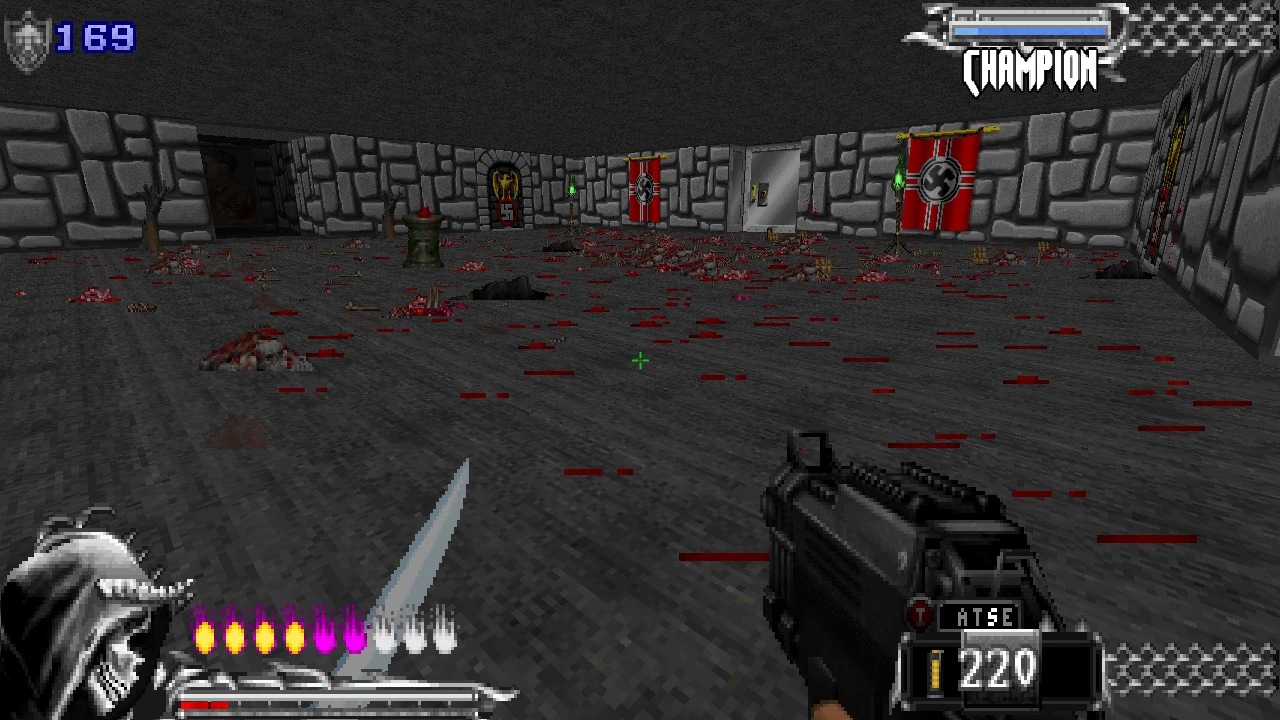The width and height of the screenshot is (1280, 720).
Task: Click the blue experience progress bar
Action: tap(1030, 30)
